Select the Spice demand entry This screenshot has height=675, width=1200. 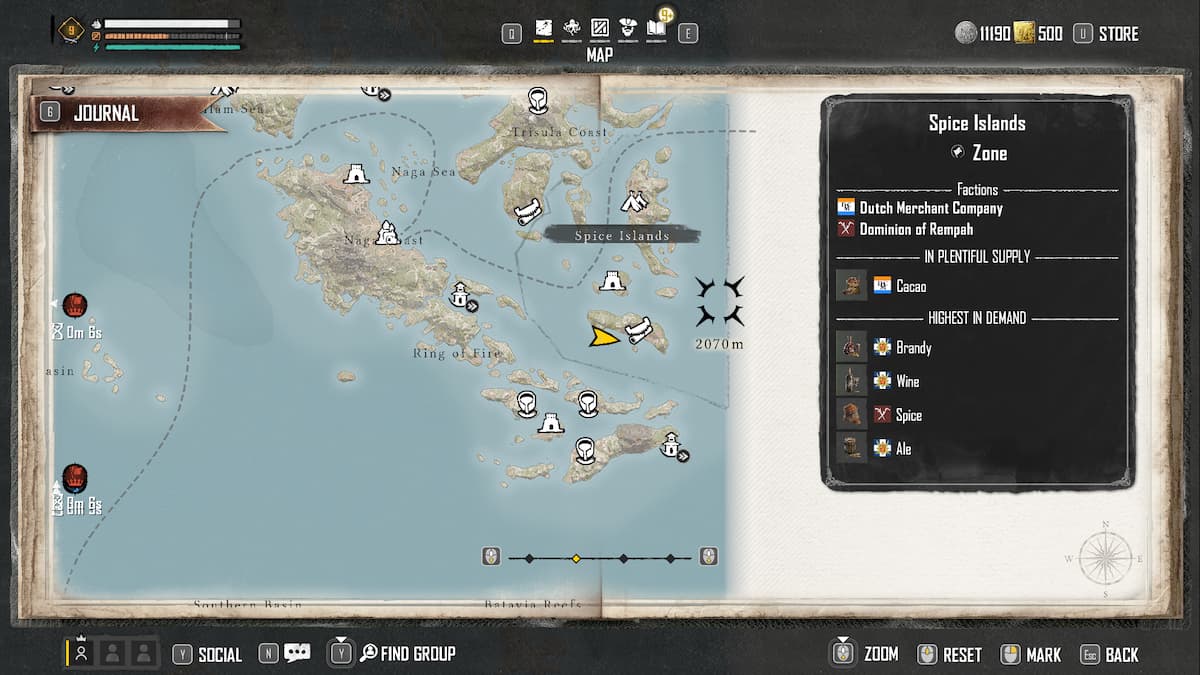click(908, 415)
